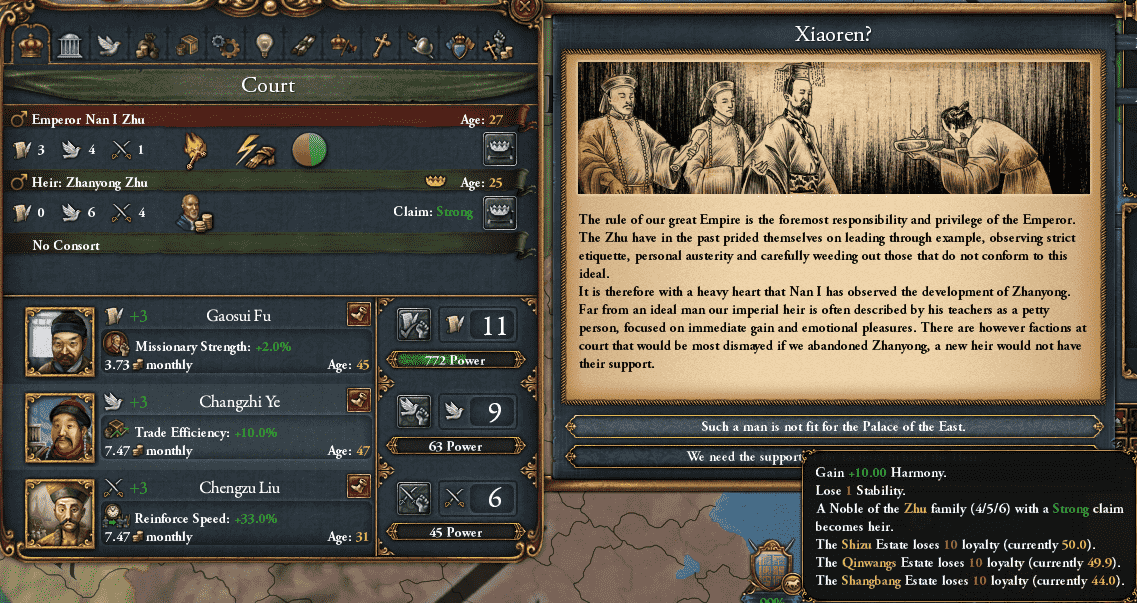Viewport: 1137px width, 603px height.
Task: Activate the administrative power fist button
Action: click(x=413, y=324)
